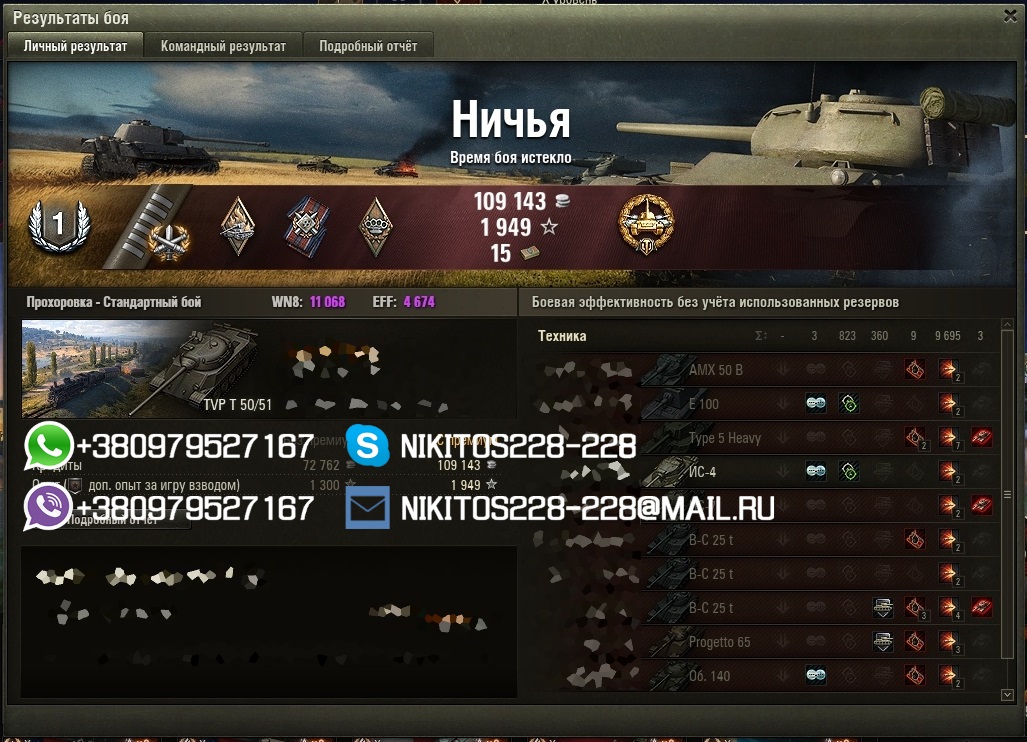Click the vehicle list scrollbar down arrow
This screenshot has width=1027, height=742.
point(1007,694)
